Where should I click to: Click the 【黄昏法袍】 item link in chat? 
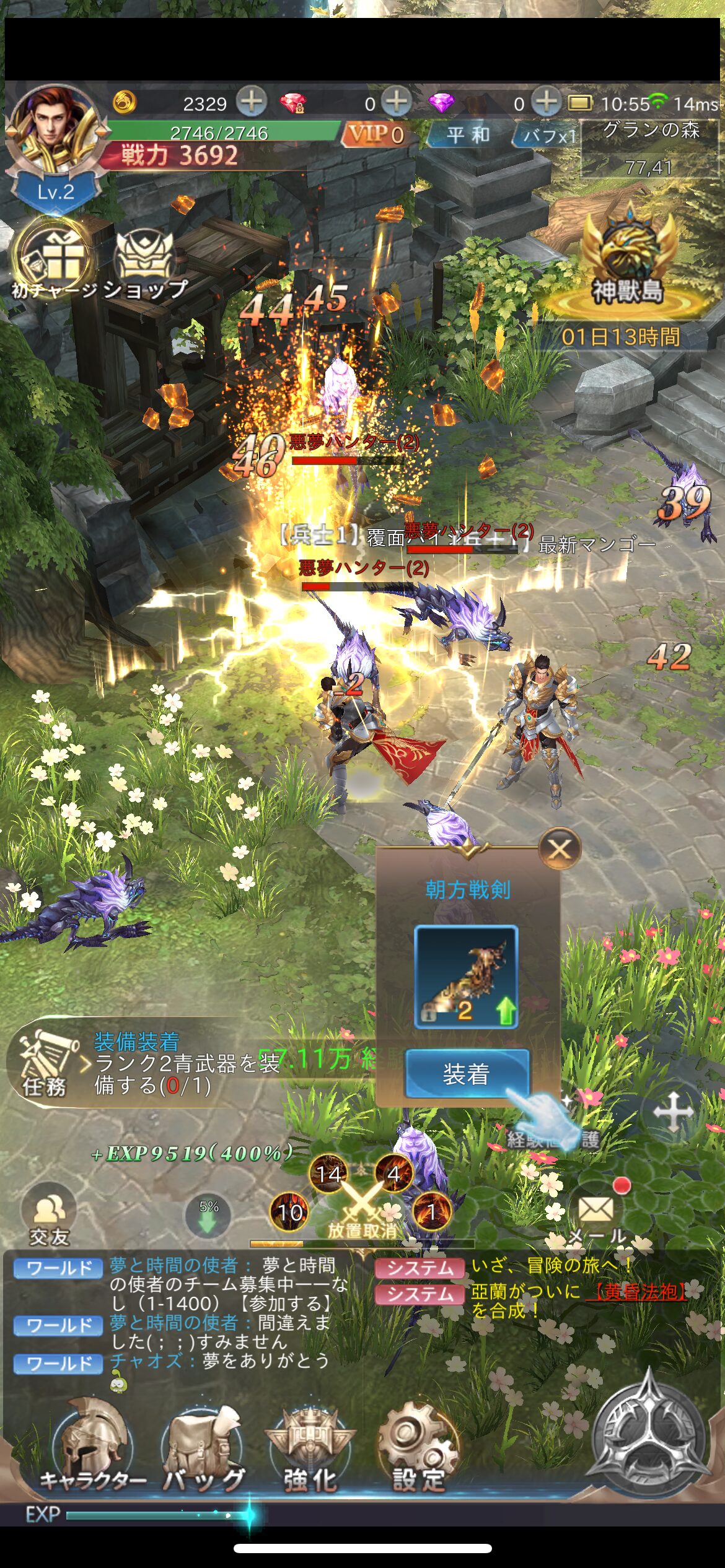[x=636, y=1291]
